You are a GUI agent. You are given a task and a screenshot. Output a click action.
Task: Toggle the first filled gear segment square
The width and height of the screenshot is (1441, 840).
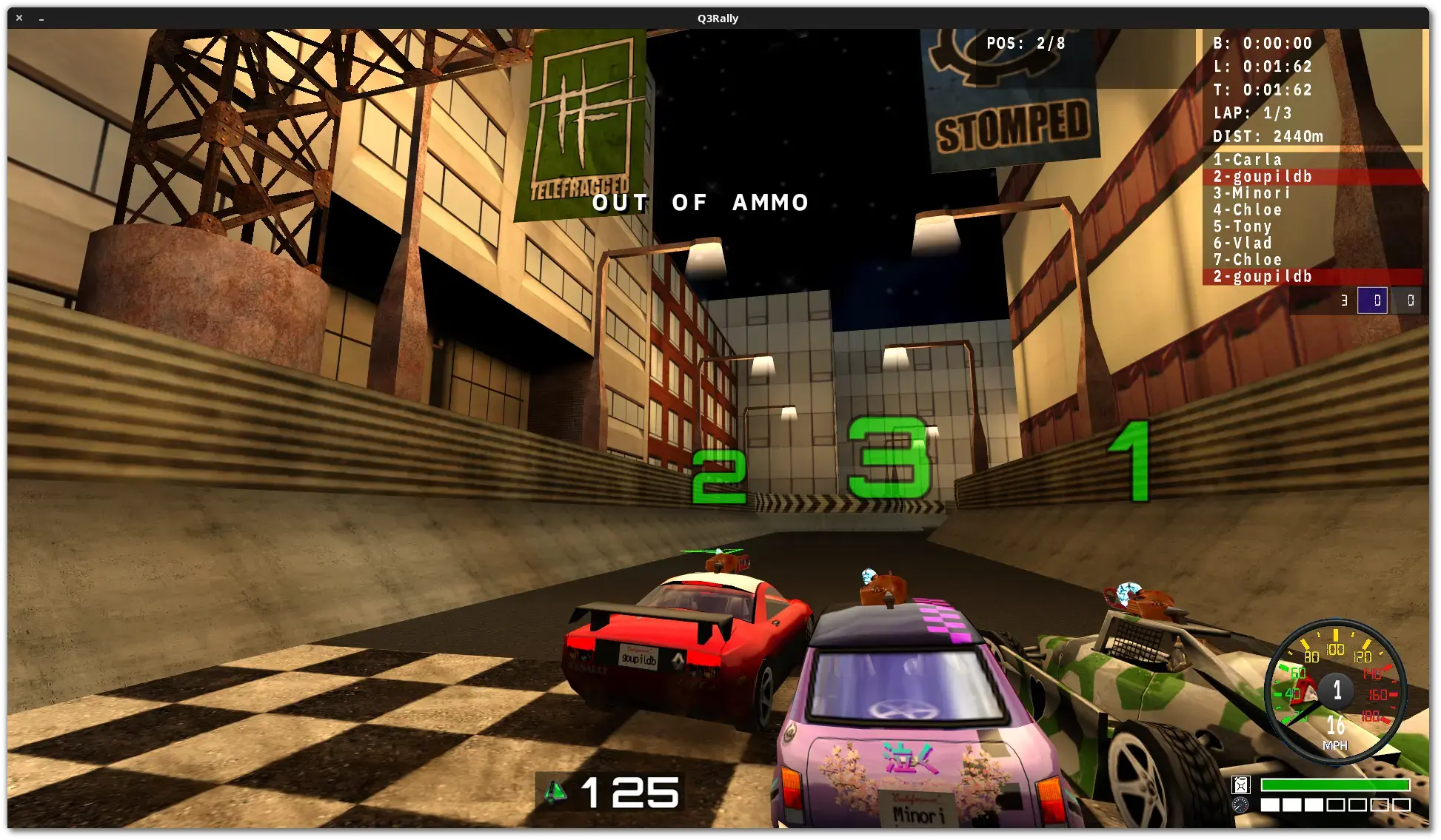click(x=1270, y=804)
